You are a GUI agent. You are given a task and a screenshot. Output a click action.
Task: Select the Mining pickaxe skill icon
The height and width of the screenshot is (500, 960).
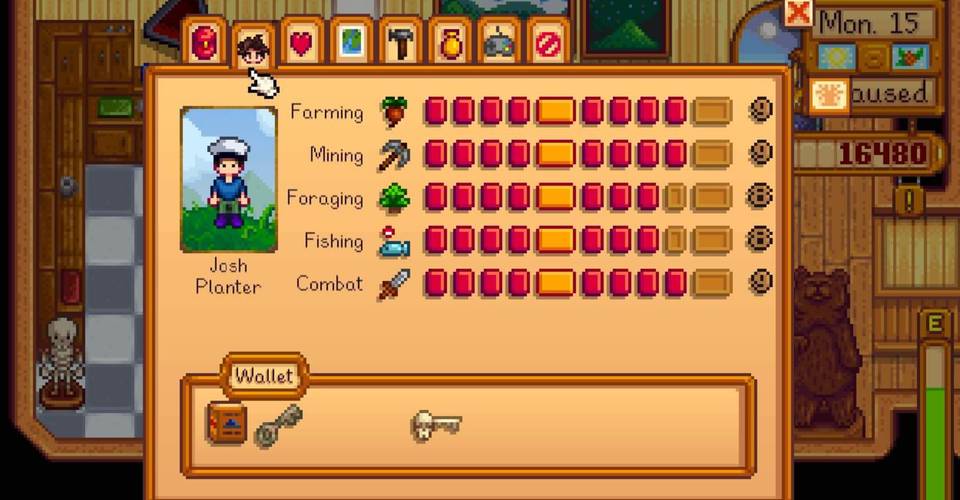pos(394,154)
